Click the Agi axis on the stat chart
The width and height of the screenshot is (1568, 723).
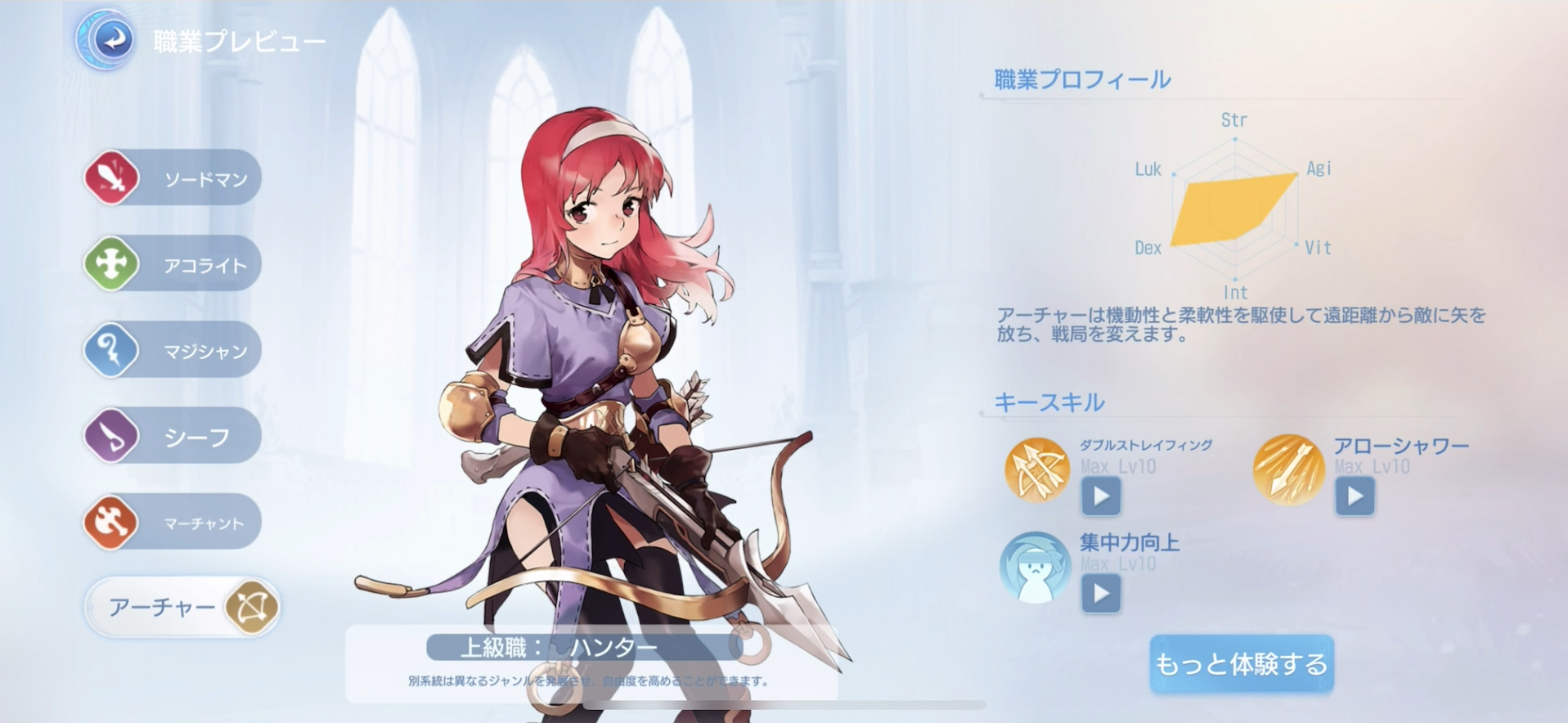(x=1320, y=168)
